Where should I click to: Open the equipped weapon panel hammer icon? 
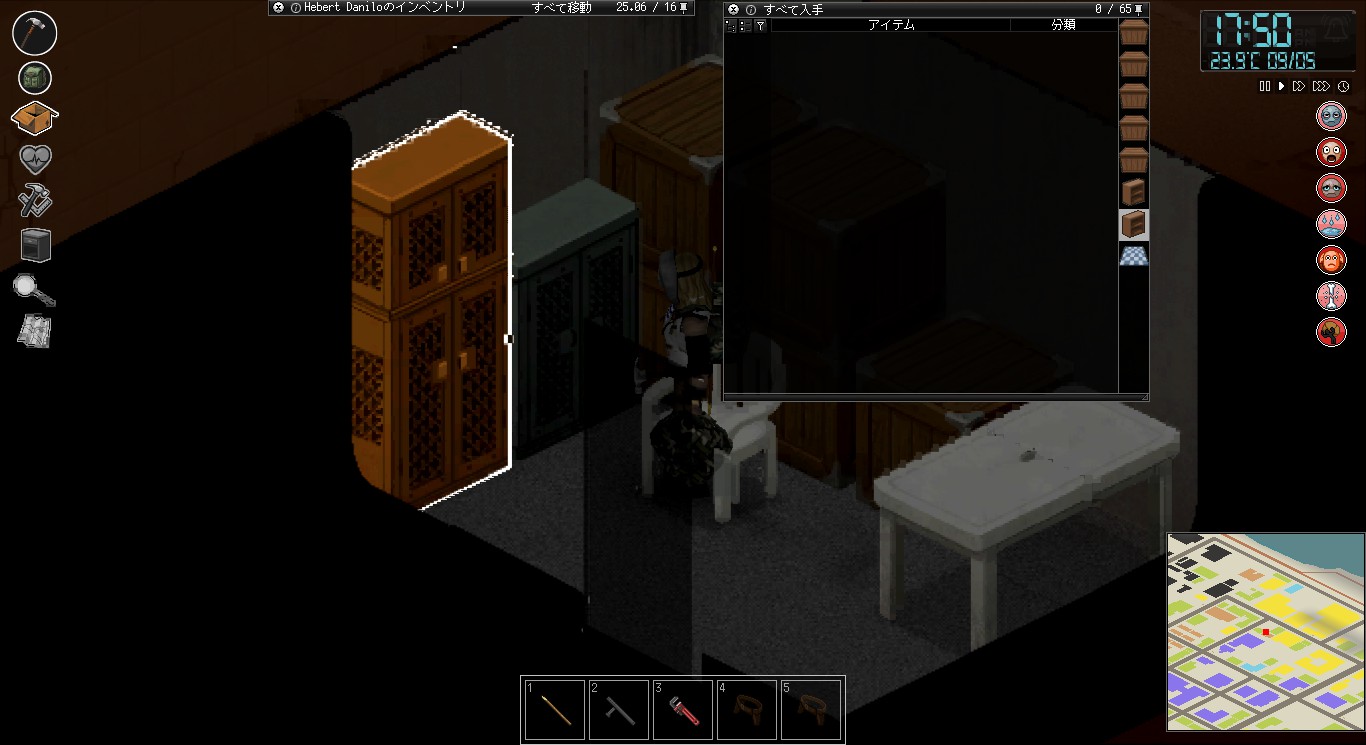[x=34, y=33]
